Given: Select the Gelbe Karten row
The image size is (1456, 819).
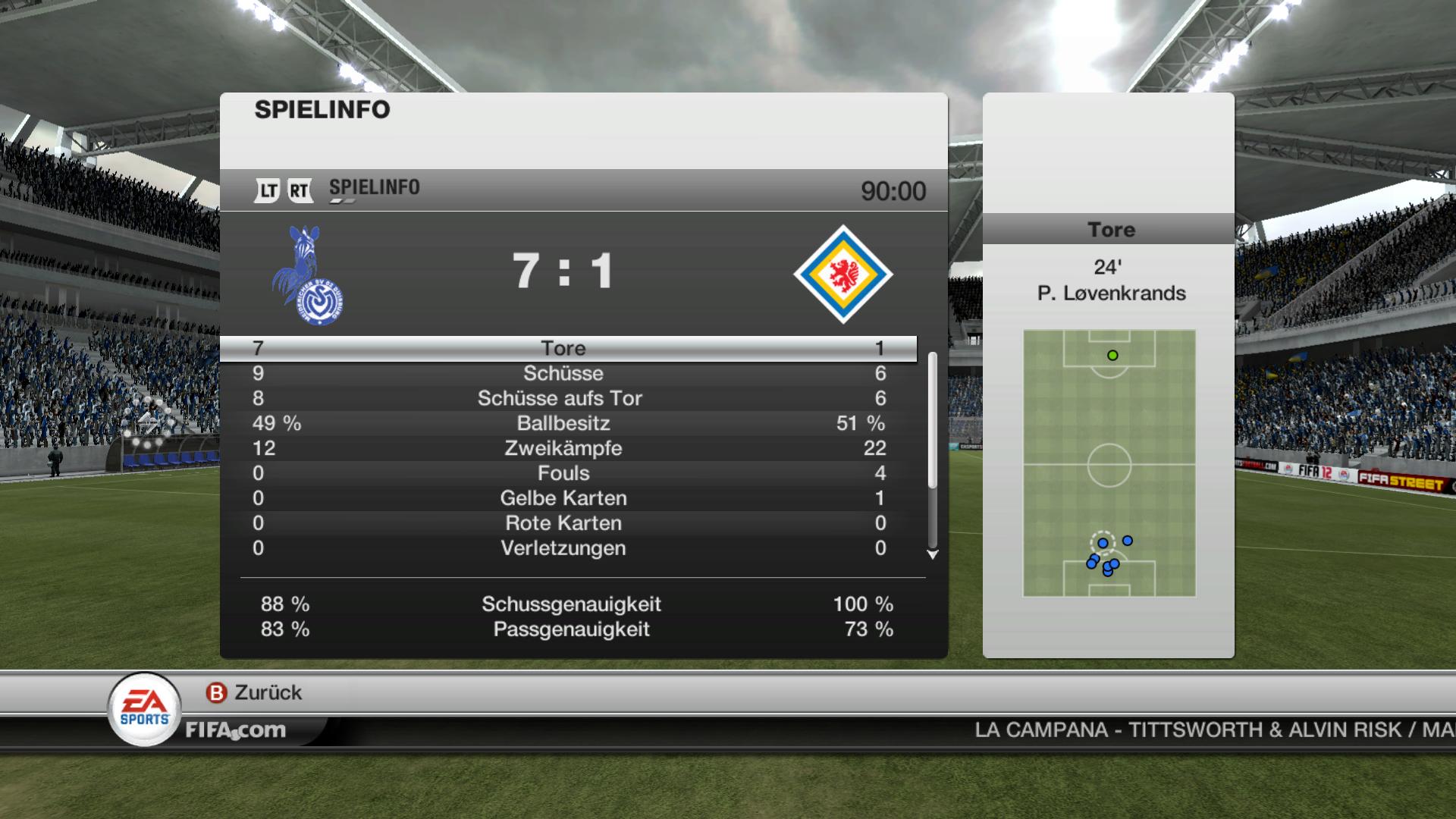Looking at the screenshot, I should click(x=563, y=498).
